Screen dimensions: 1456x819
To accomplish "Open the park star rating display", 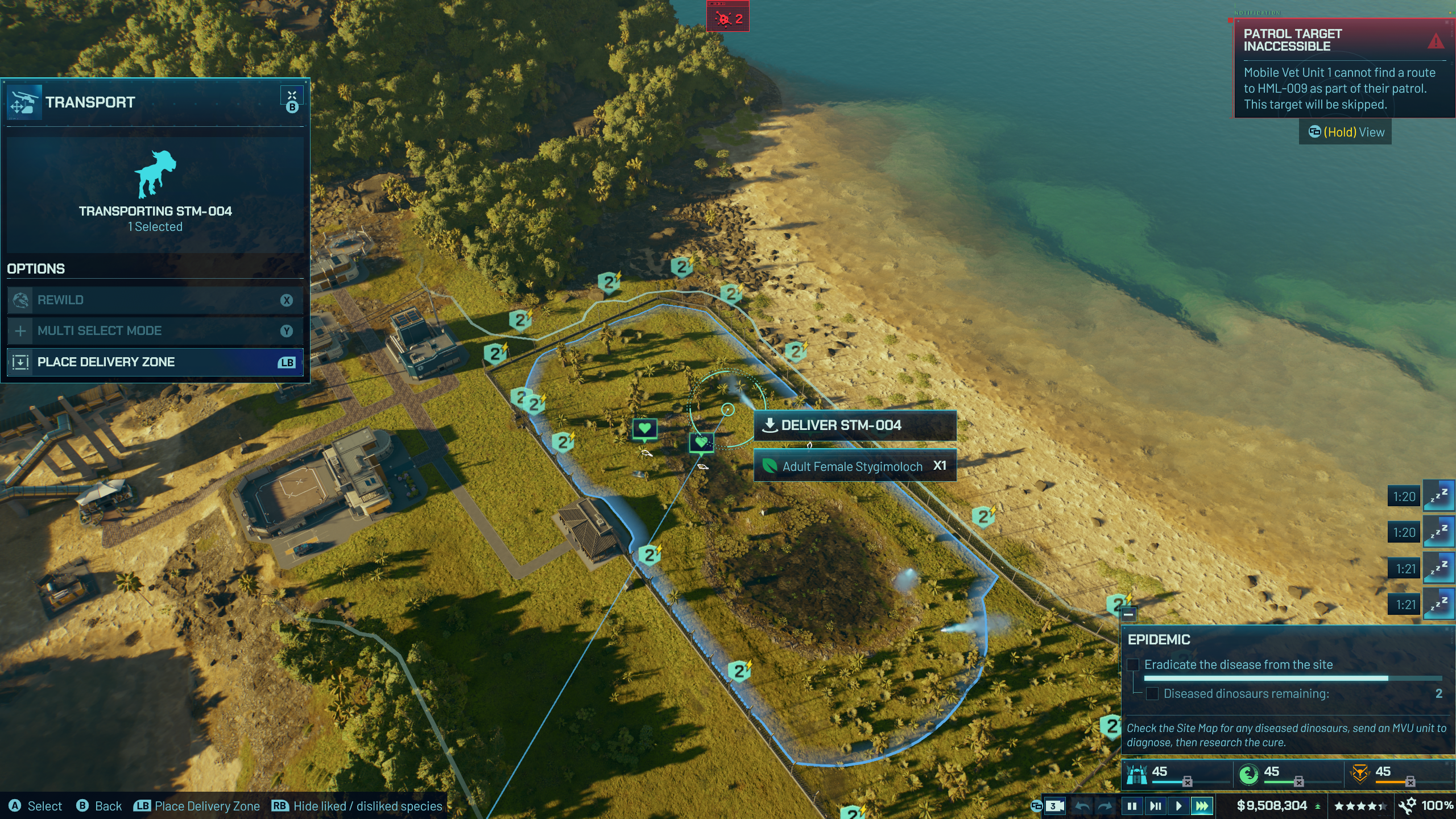I will (1358, 806).
